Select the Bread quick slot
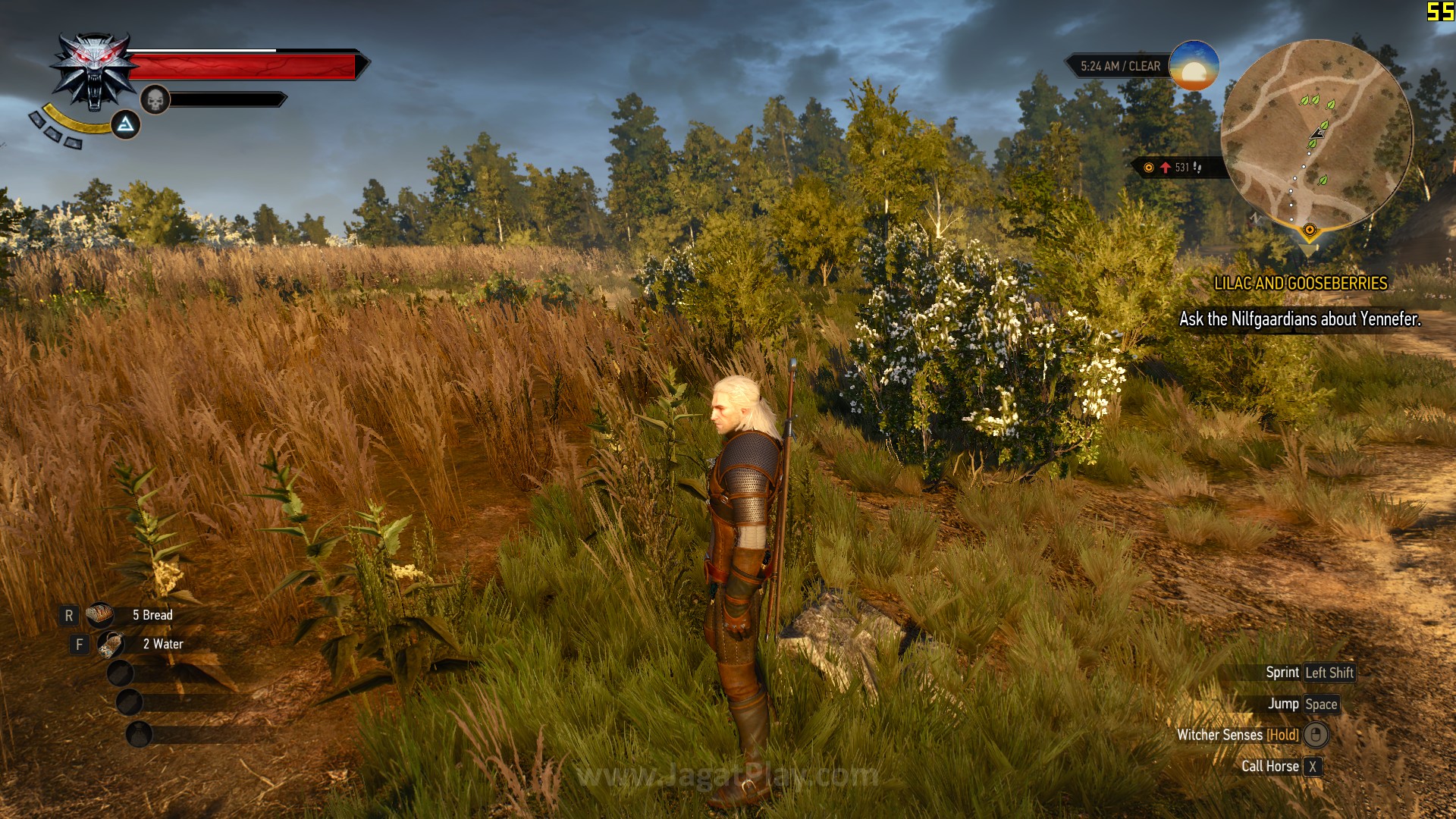 (99, 615)
